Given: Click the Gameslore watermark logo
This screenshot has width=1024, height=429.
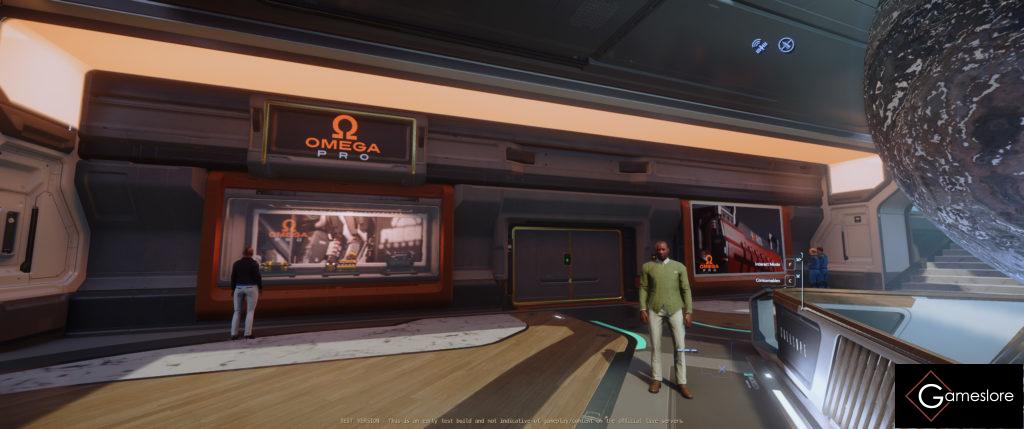Looking at the screenshot, I should click(x=958, y=396).
